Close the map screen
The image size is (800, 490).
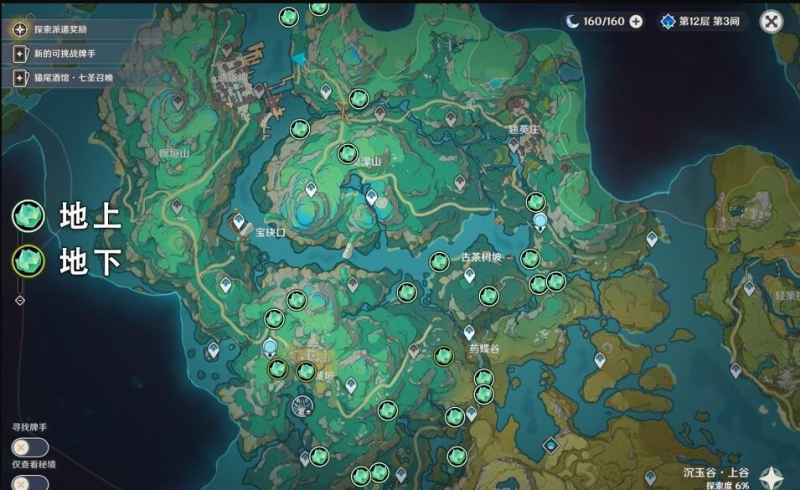(770, 21)
